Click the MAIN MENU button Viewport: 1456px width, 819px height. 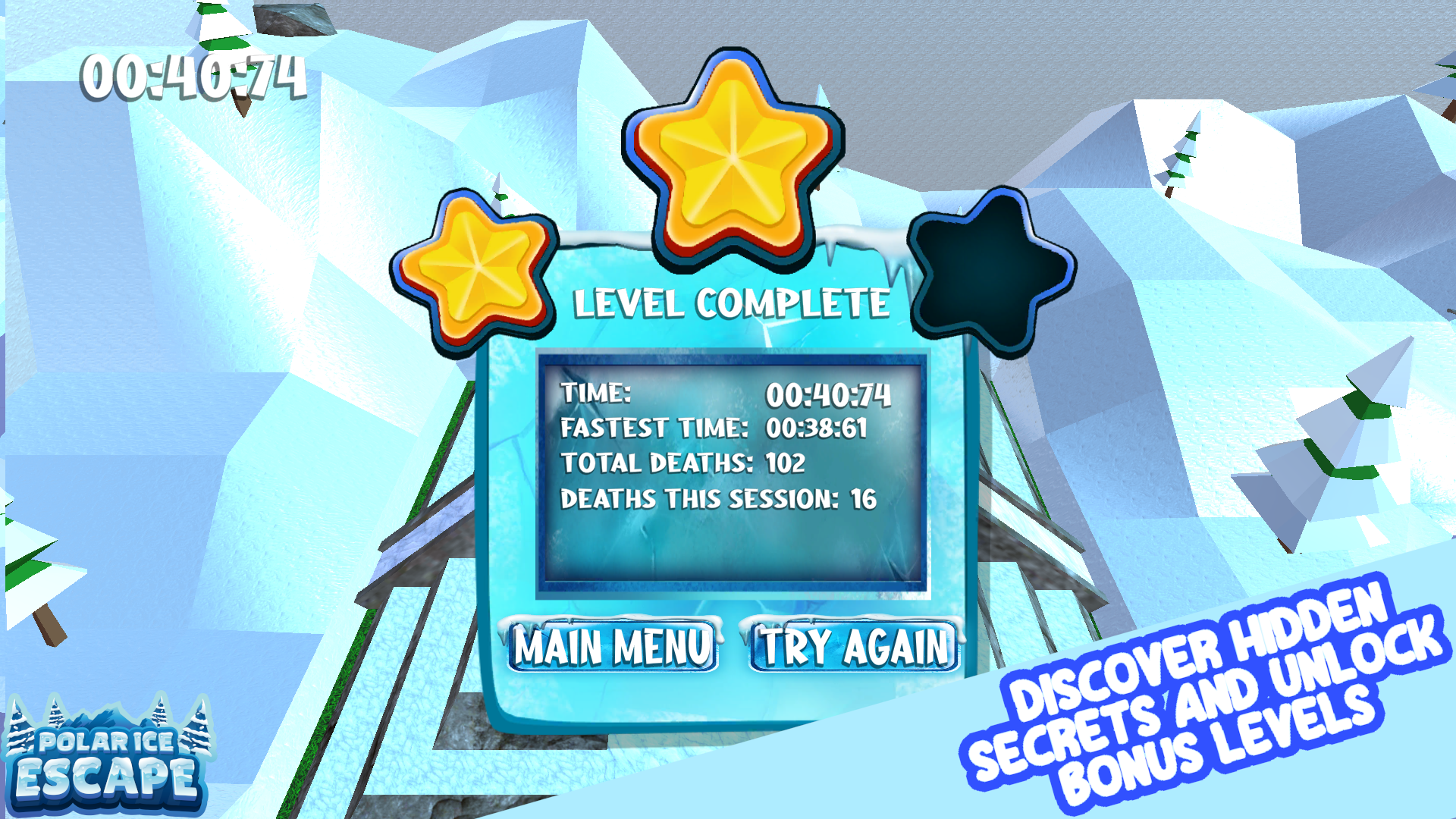(613, 646)
